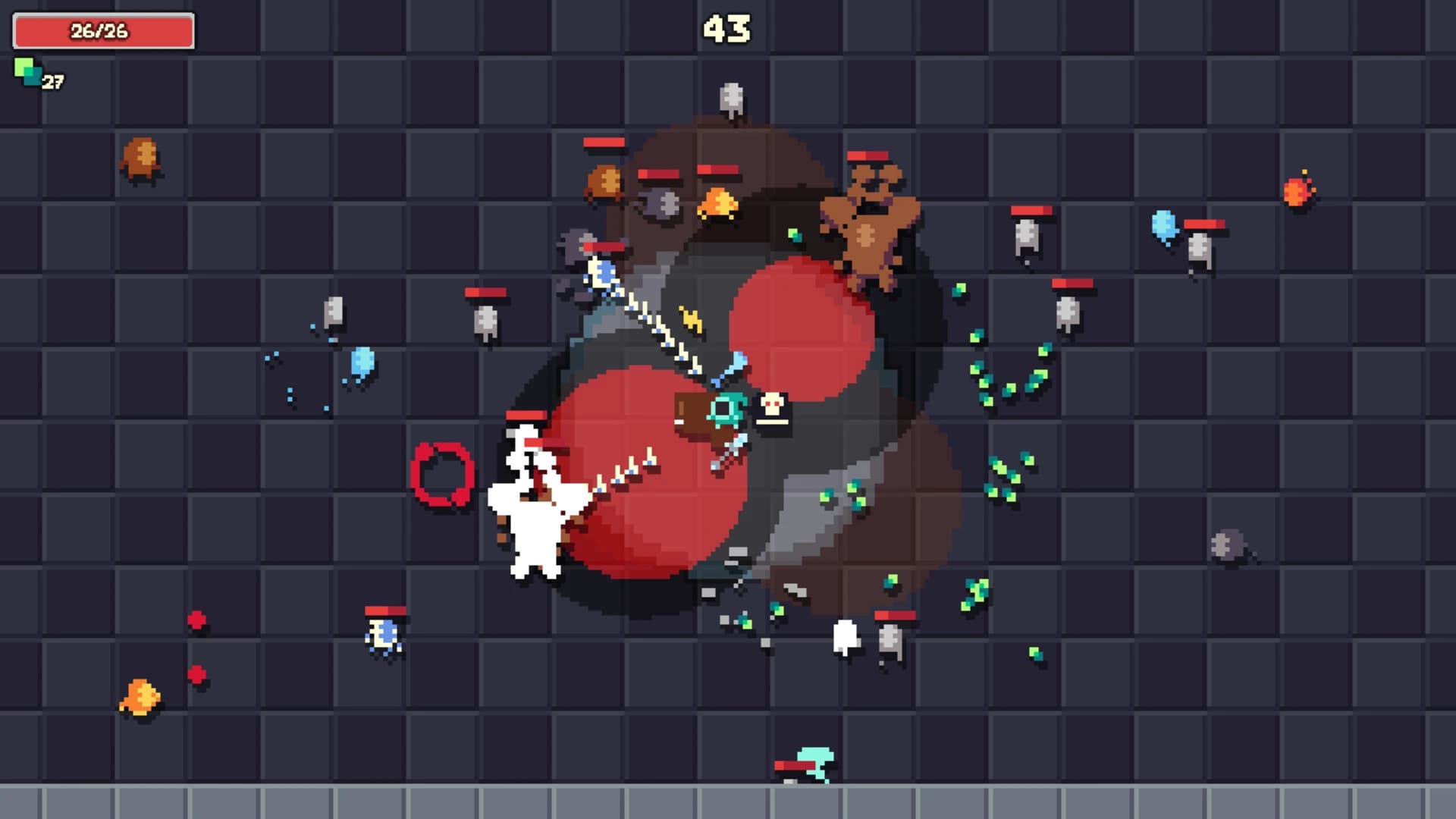Click the enemy health bar above the beetle
1456x819 pixels.
coord(384,610)
